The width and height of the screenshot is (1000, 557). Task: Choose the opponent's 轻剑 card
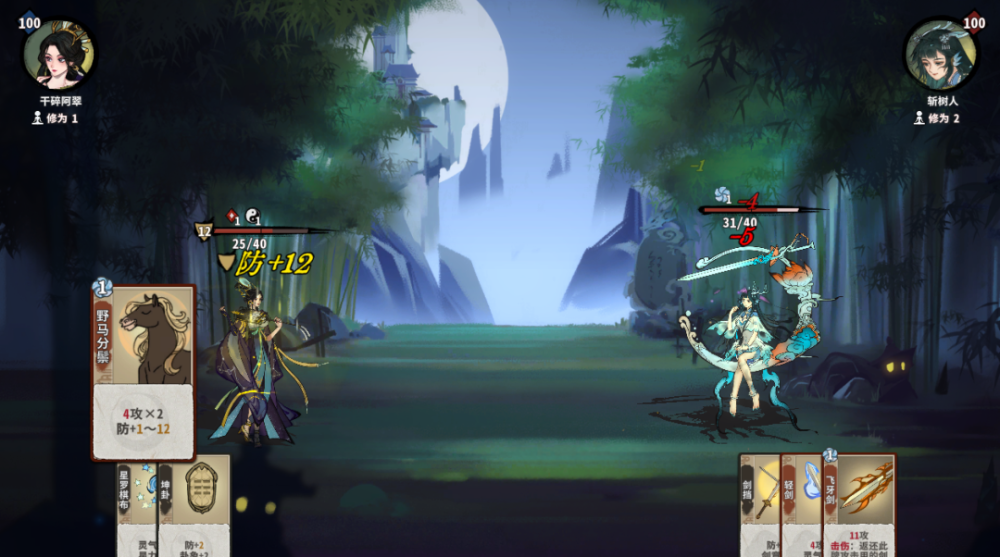point(801,506)
